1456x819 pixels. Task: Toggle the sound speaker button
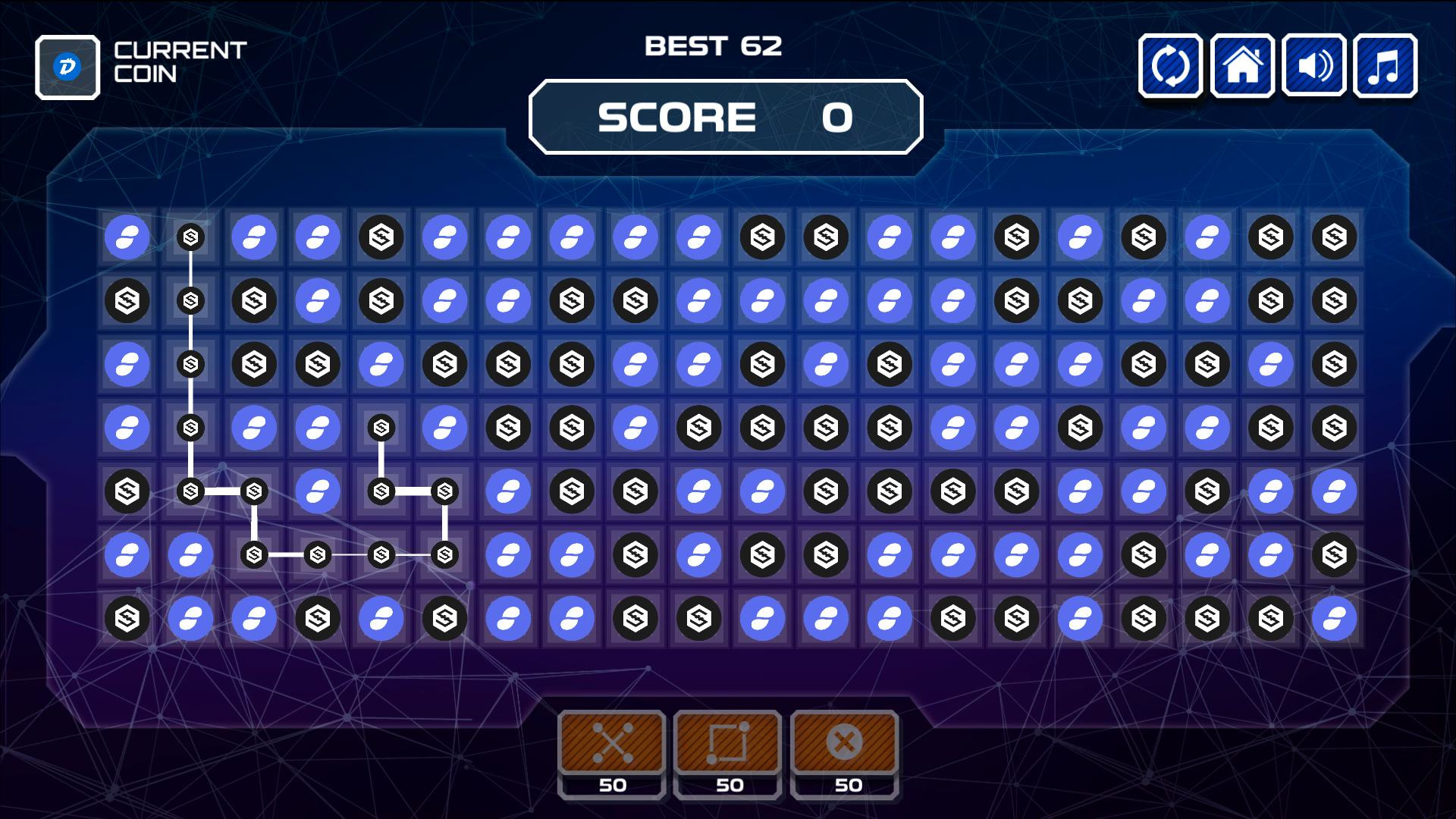[1313, 66]
